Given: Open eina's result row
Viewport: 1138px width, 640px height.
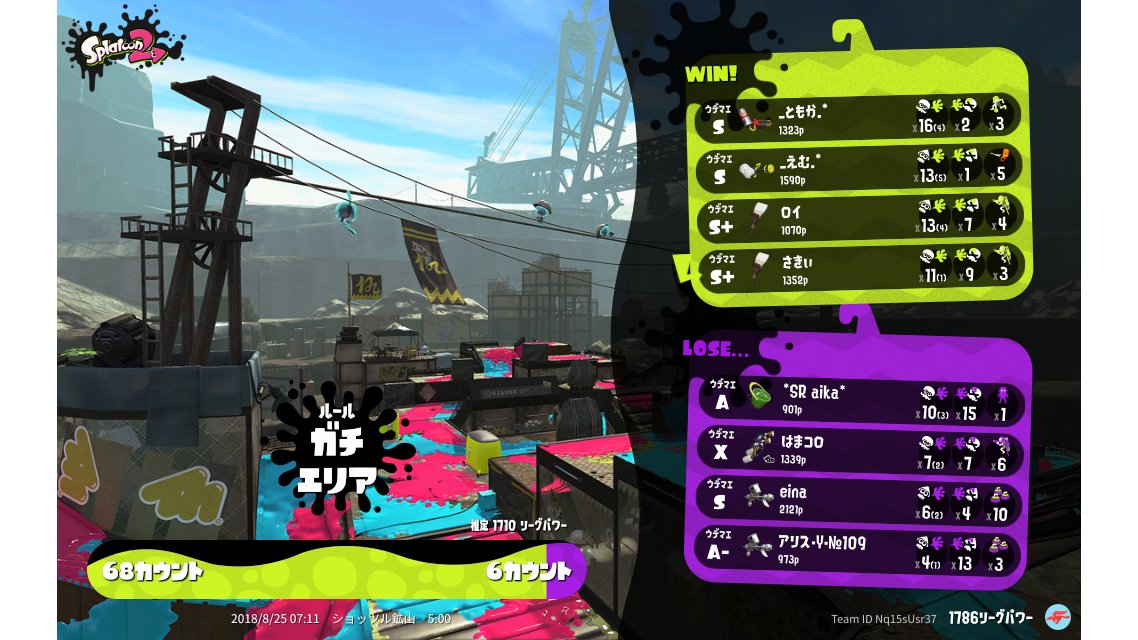Looking at the screenshot, I should 858,501.
